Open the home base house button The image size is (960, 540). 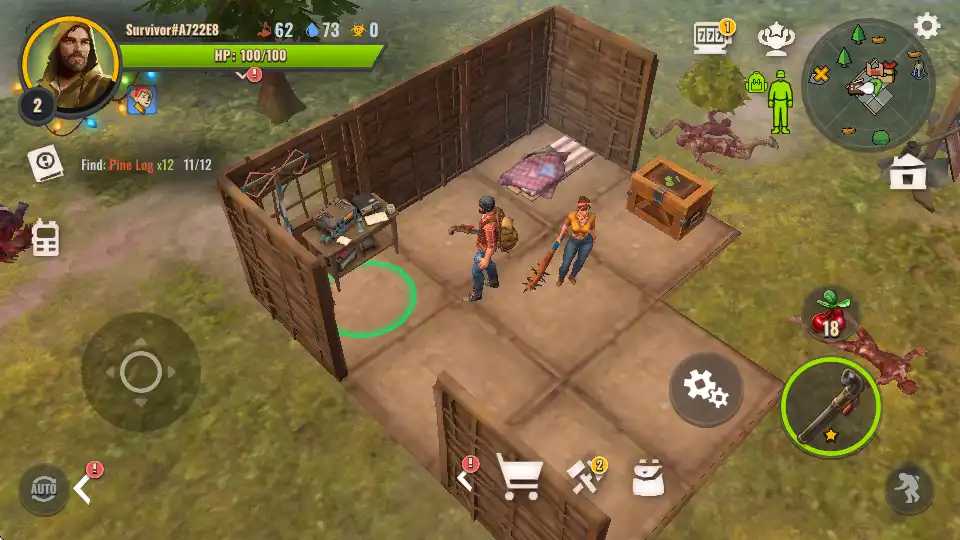907,171
